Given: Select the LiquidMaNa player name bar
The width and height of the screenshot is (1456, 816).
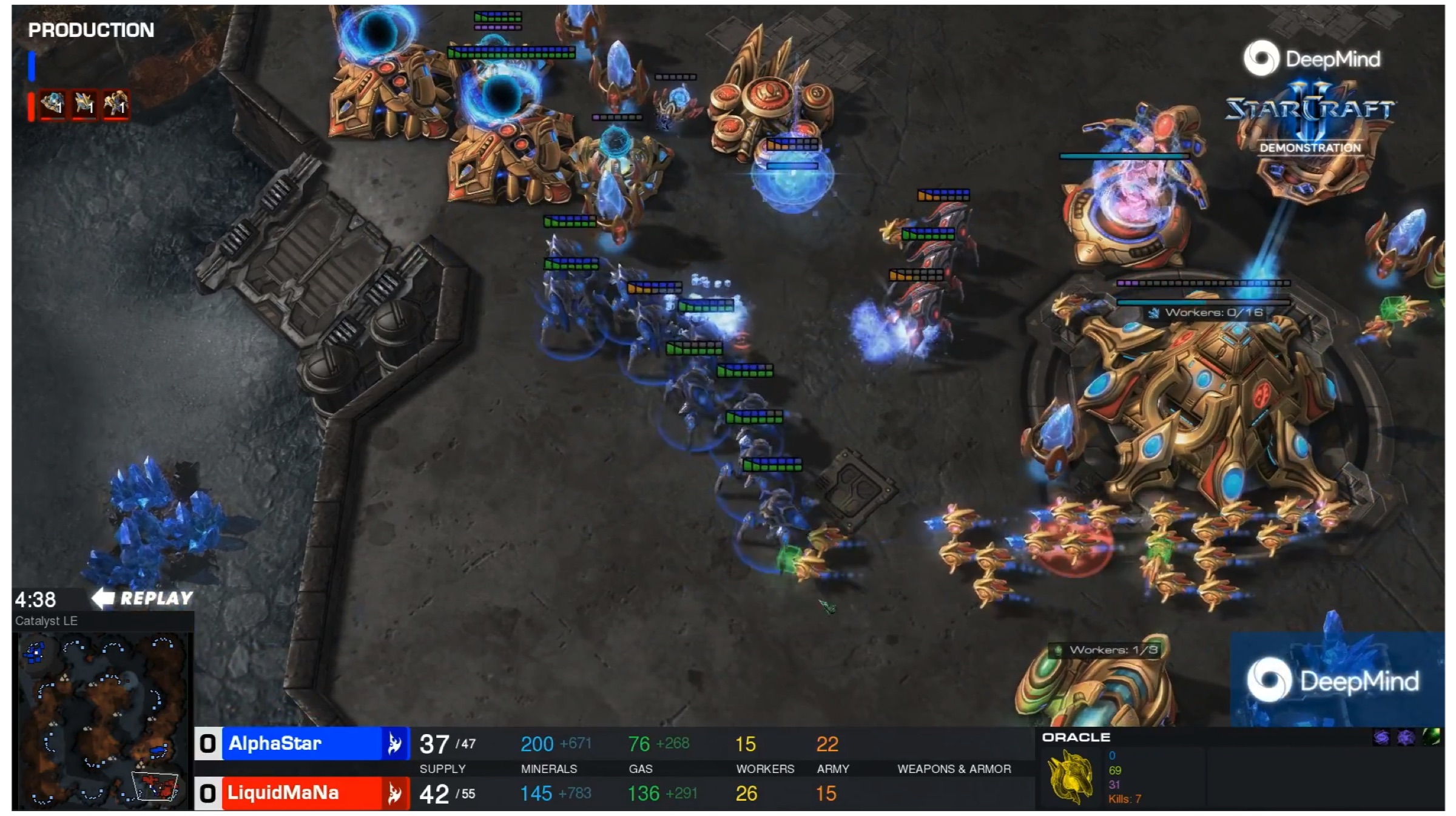Looking at the screenshot, I should (x=302, y=793).
